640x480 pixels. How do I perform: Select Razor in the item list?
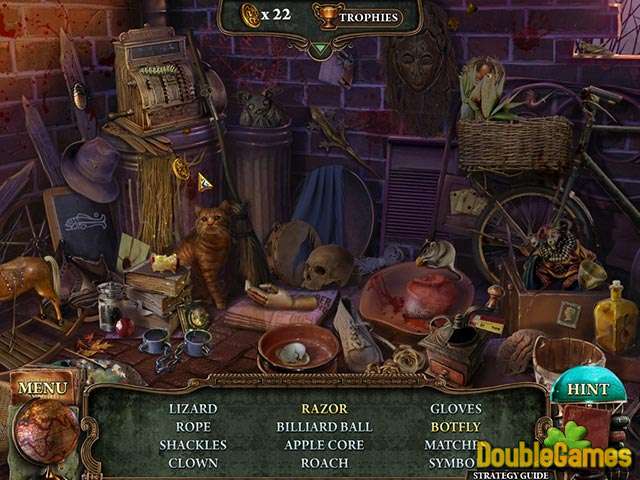(x=324, y=409)
